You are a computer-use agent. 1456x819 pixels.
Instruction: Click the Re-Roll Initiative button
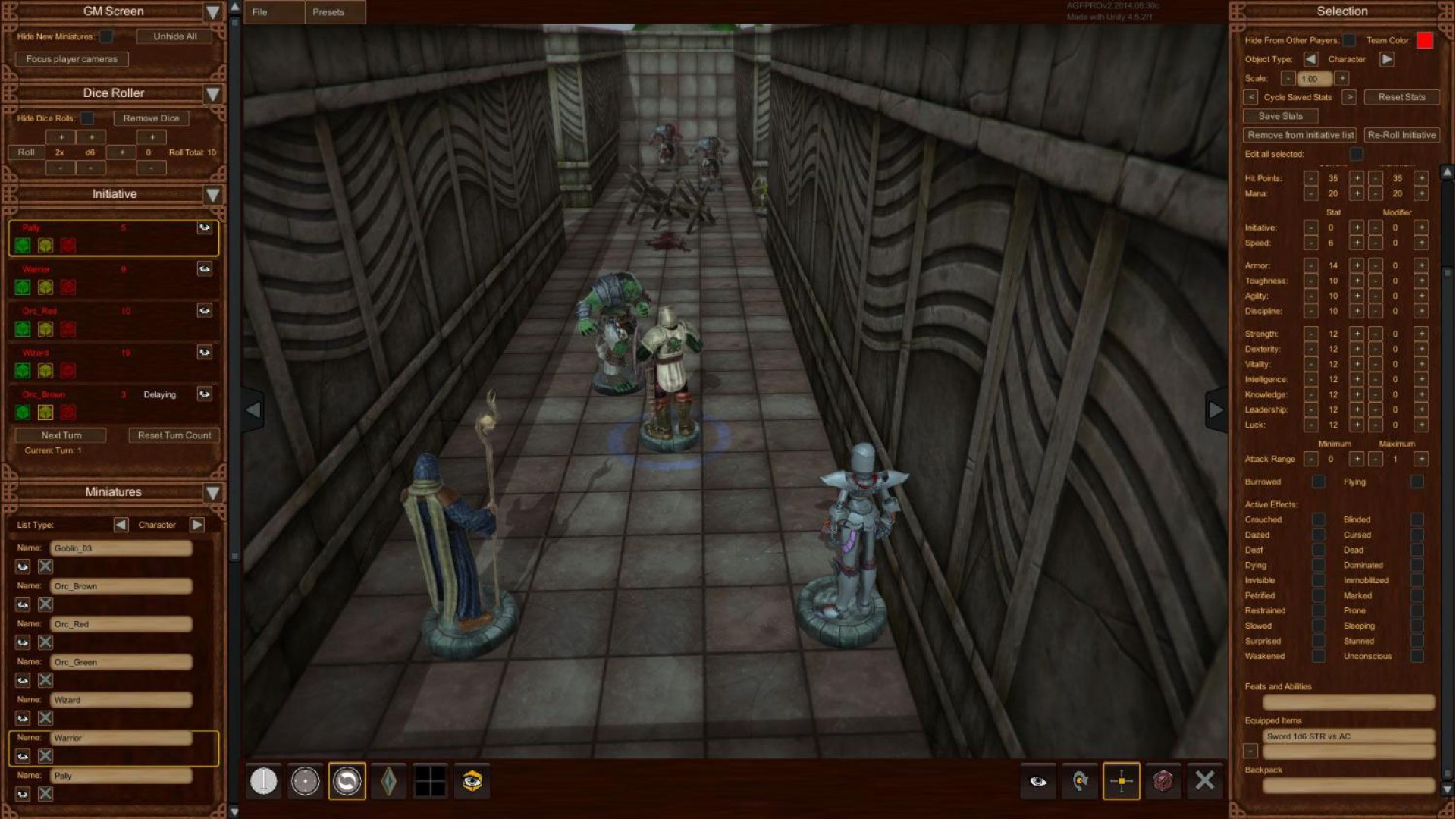click(1401, 135)
